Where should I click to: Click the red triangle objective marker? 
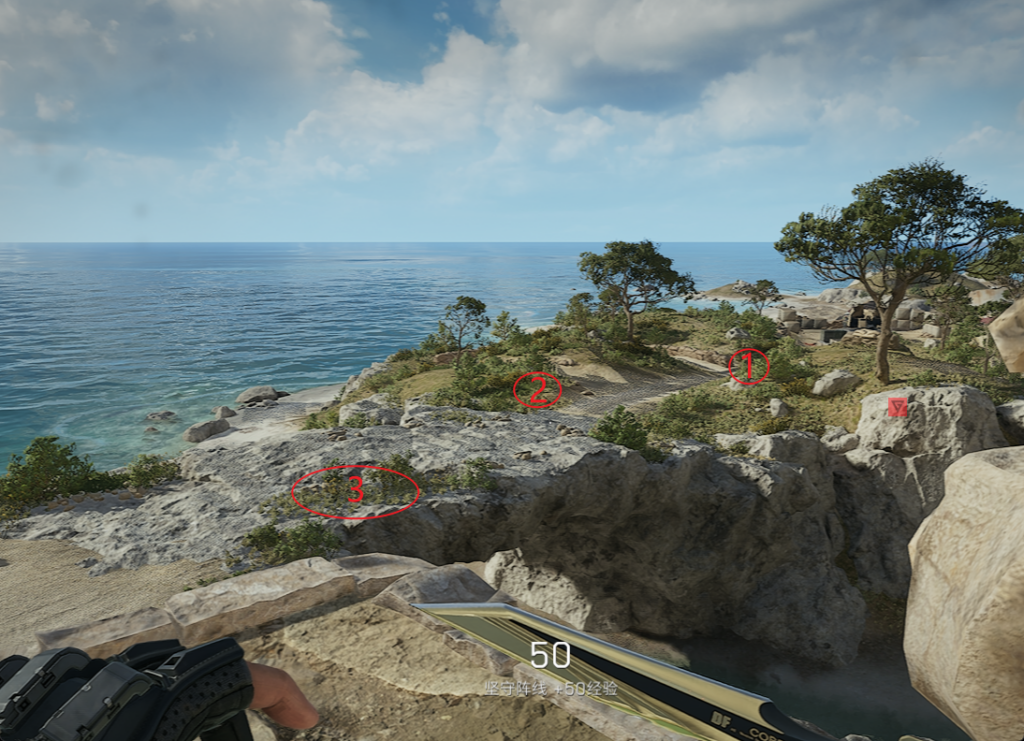coord(898,406)
